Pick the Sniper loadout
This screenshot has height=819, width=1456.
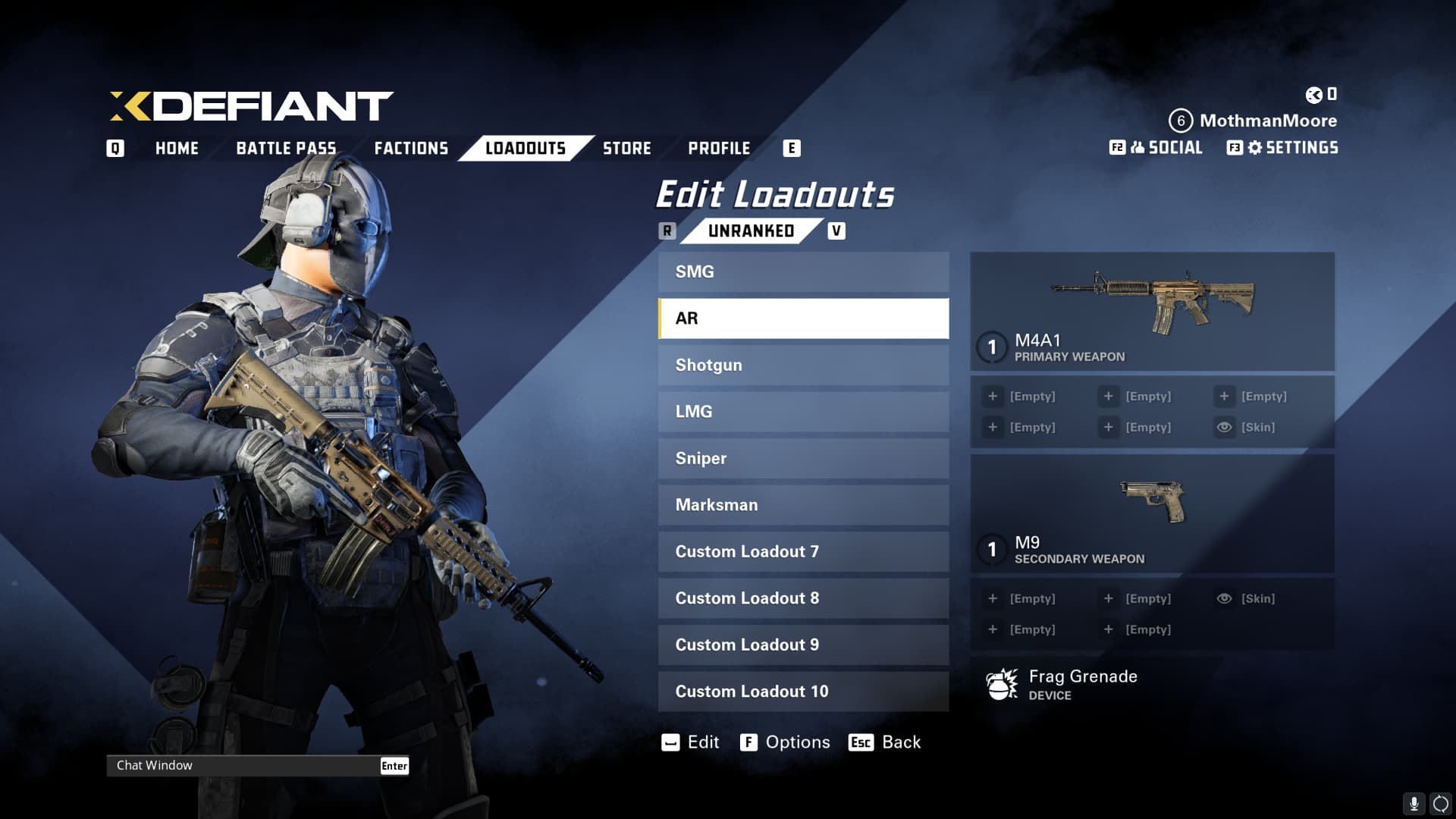pyautogui.click(x=803, y=458)
